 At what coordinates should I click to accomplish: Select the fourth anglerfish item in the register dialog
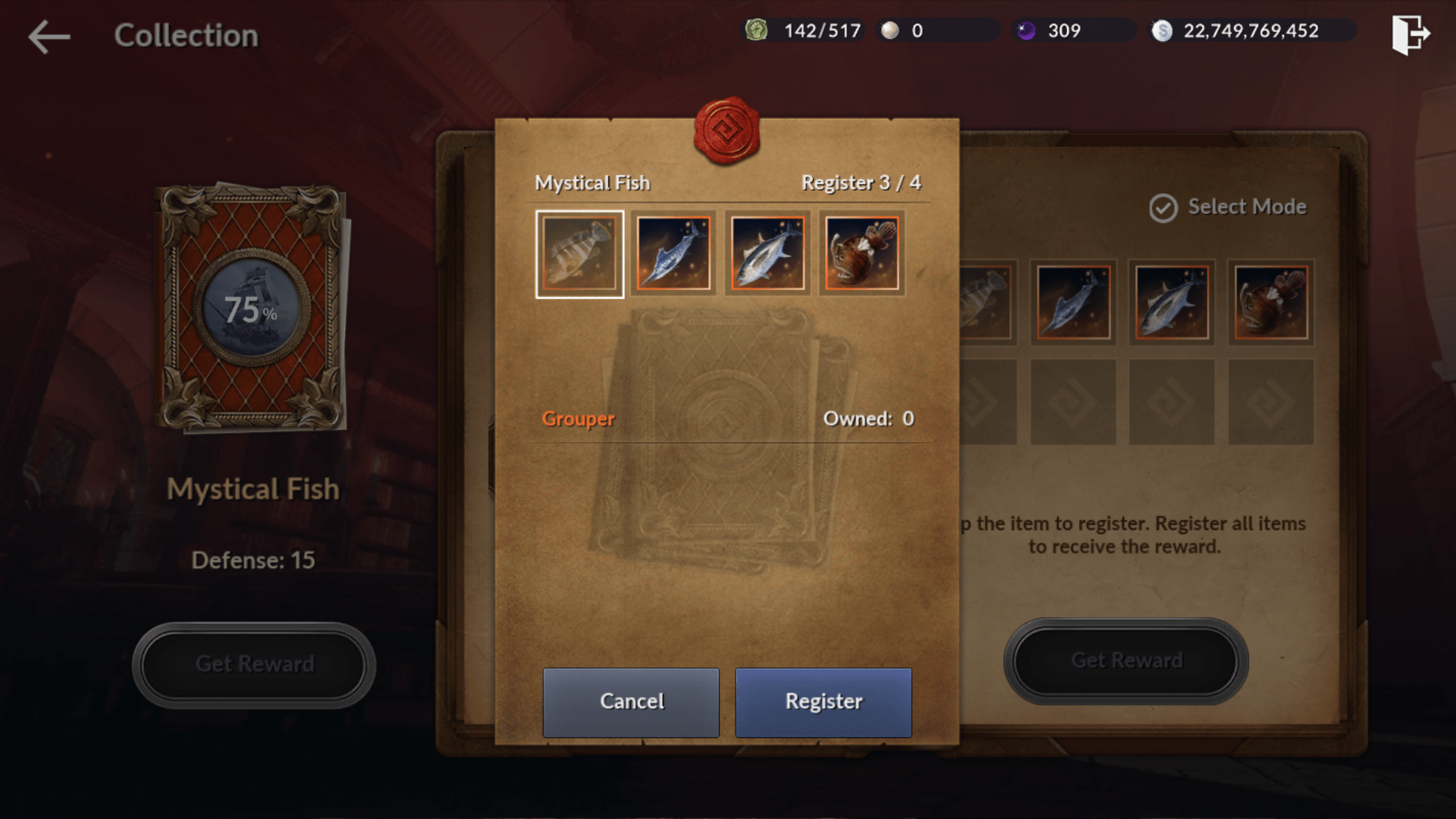(861, 254)
